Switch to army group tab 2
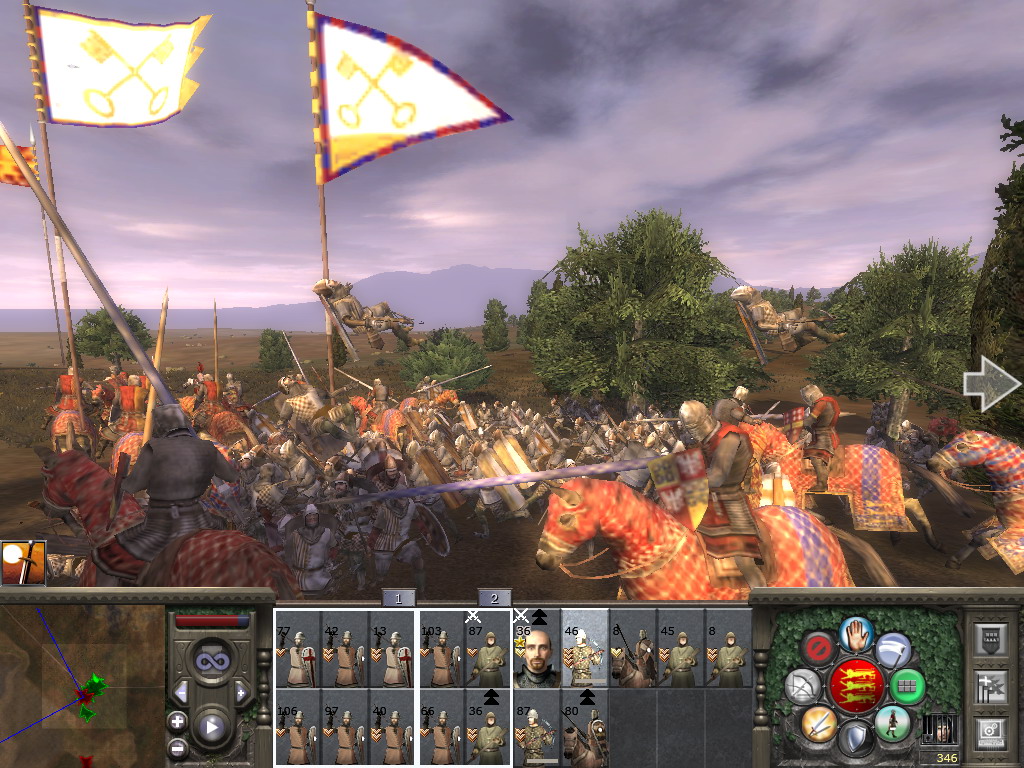 pos(494,598)
